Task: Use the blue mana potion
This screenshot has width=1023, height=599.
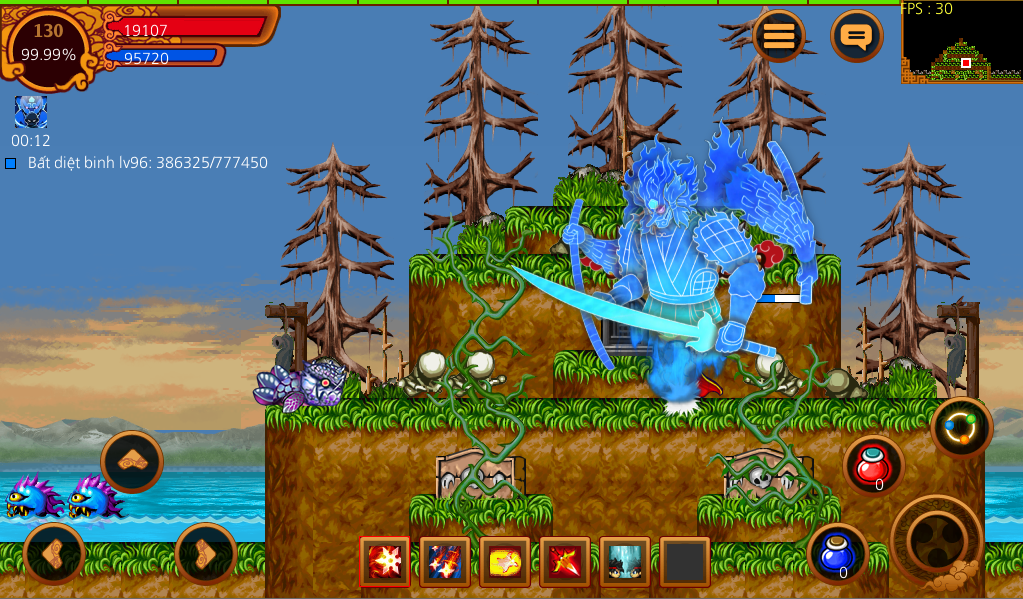Action: coord(837,553)
